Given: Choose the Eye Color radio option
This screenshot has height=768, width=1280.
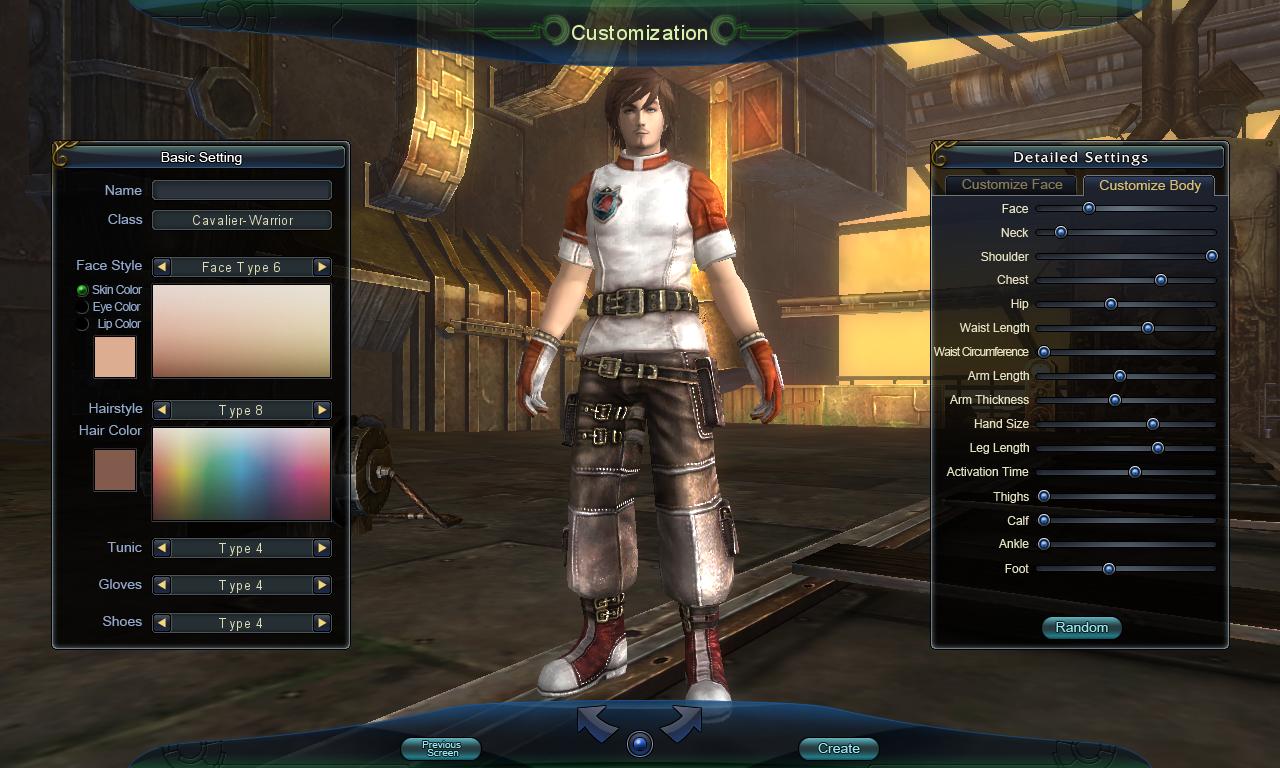Looking at the screenshot, I should click(x=83, y=307).
